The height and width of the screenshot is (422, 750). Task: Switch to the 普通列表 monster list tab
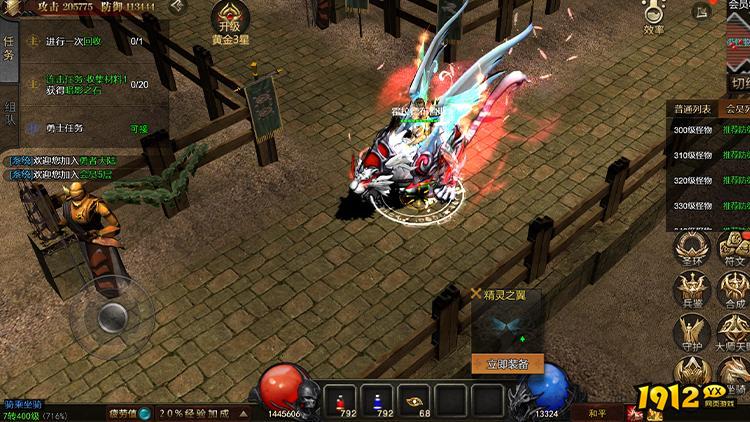(692, 109)
